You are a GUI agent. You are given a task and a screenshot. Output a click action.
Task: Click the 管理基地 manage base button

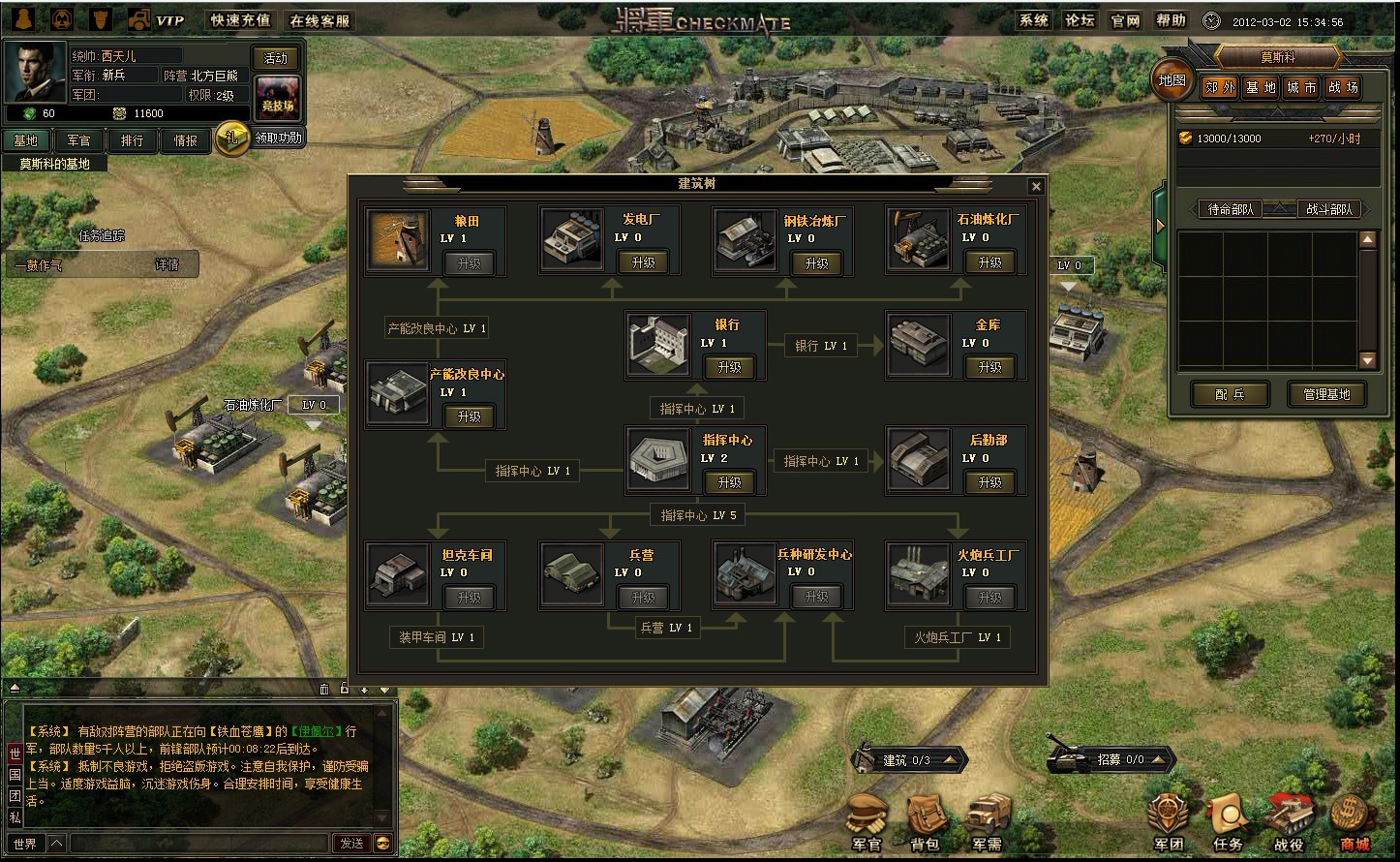1325,394
